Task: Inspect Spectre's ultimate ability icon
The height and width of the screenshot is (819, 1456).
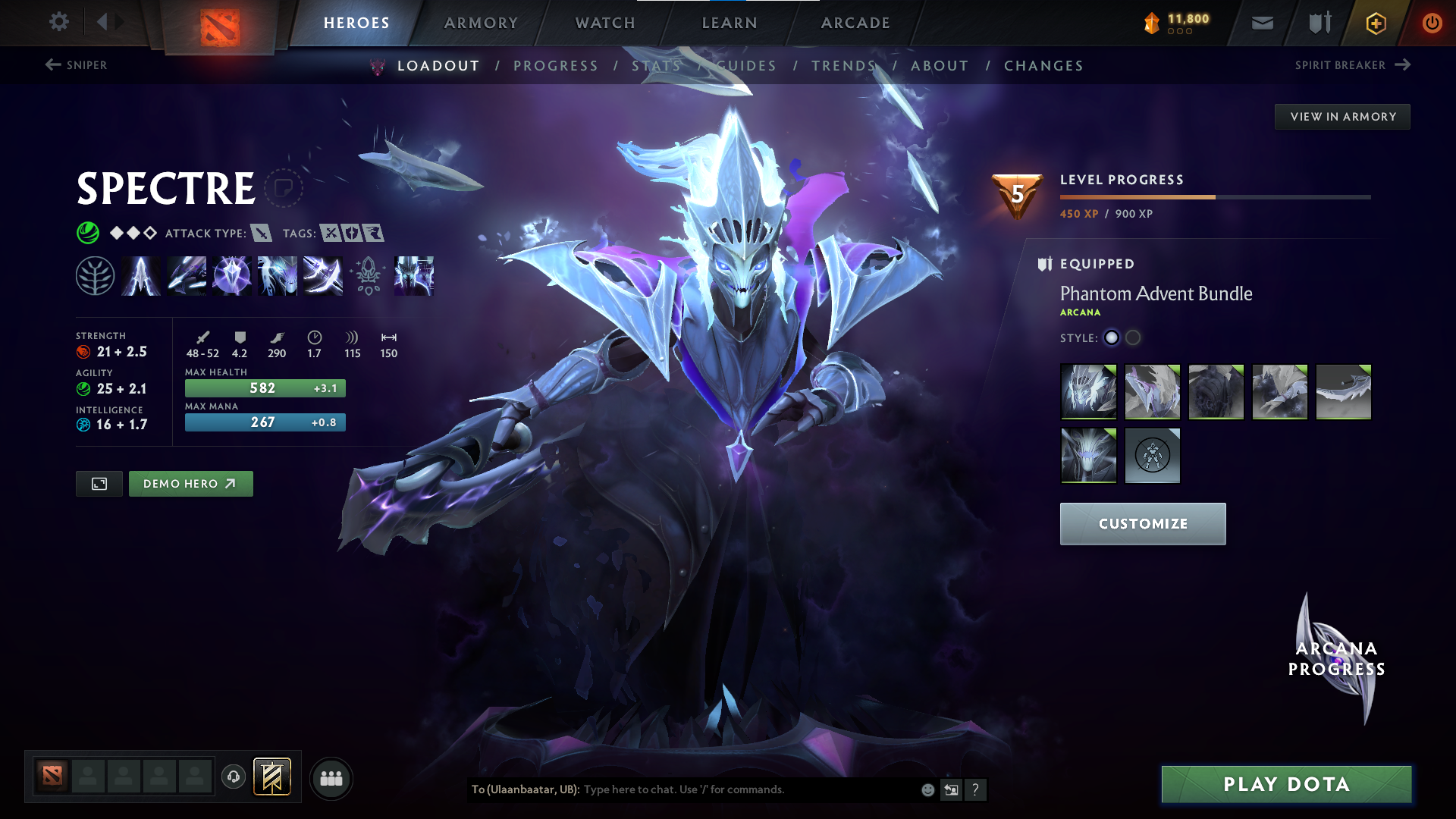Action: tap(413, 275)
